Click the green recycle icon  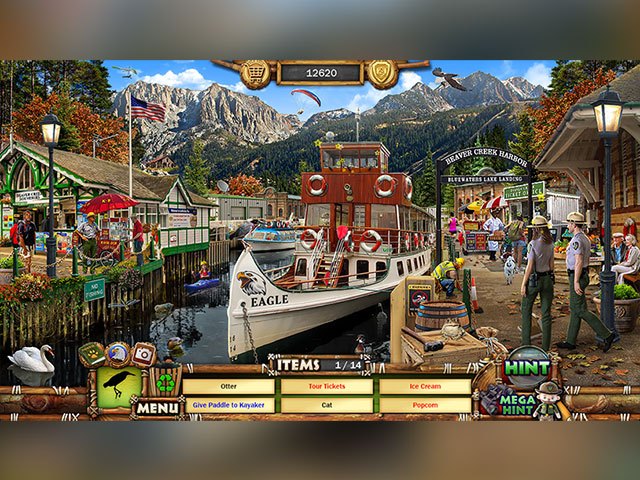165,383
